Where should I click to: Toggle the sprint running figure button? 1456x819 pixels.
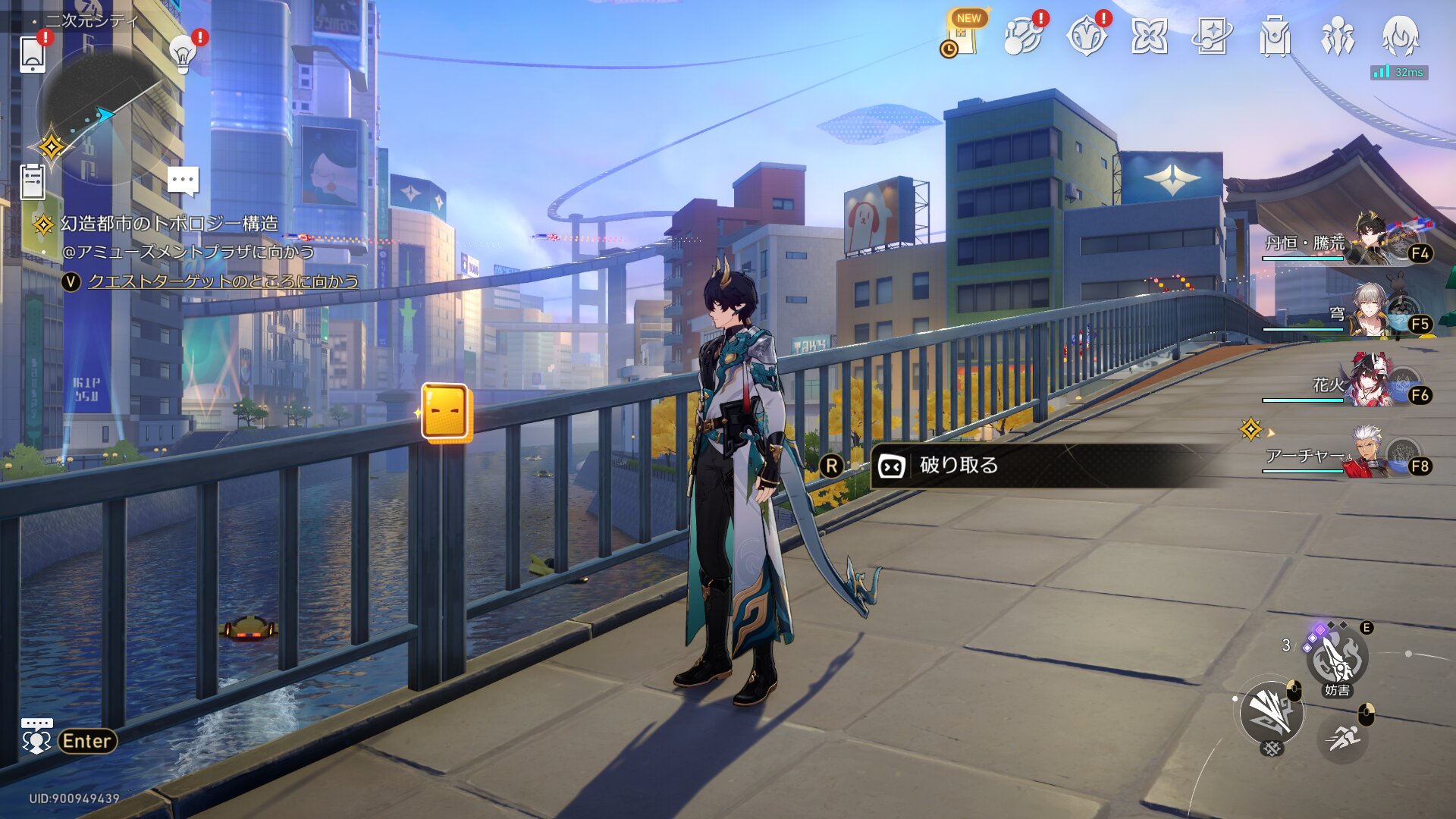point(1343,737)
